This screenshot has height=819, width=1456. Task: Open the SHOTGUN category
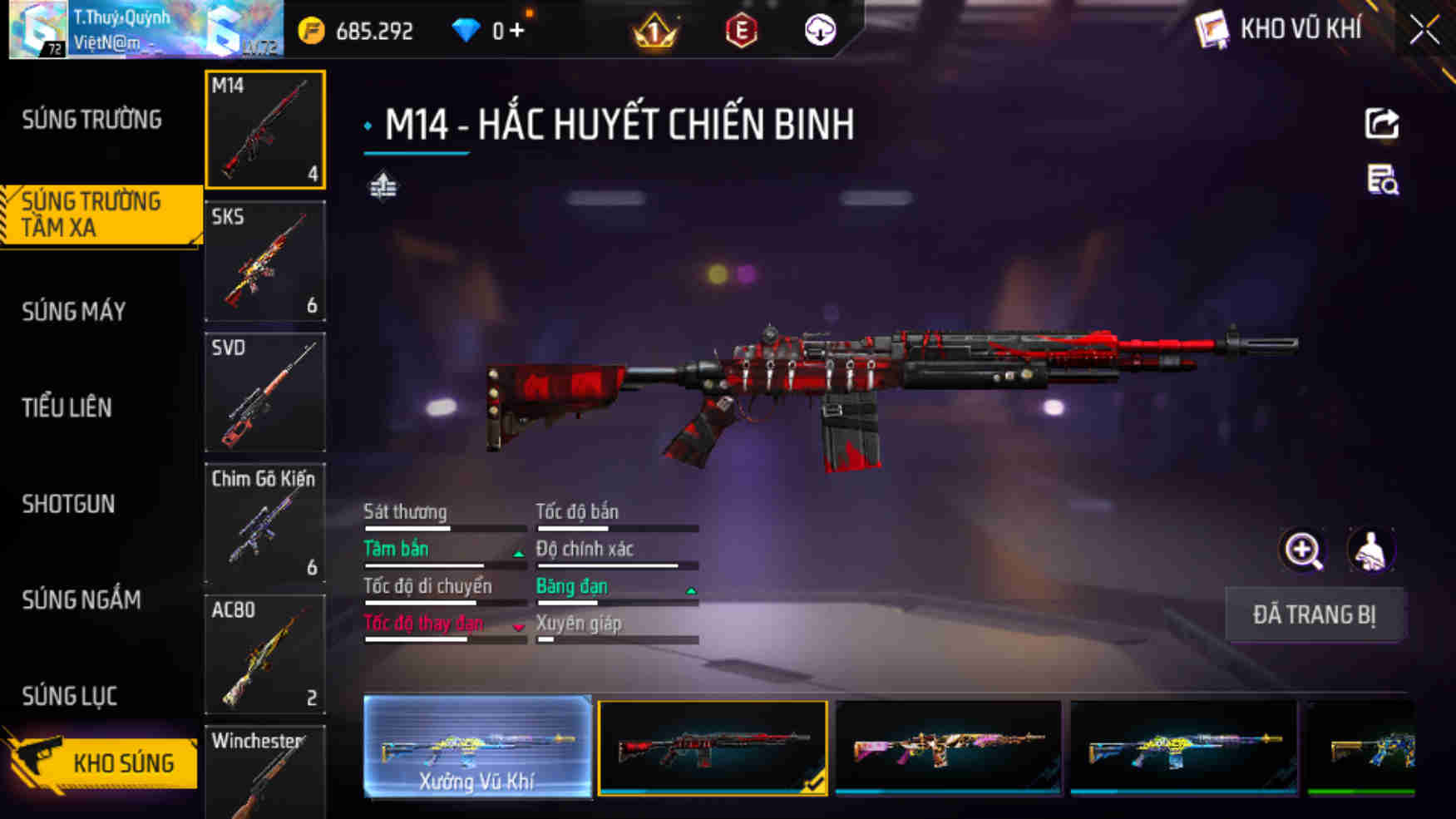pyautogui.click(x=68, y=504)
